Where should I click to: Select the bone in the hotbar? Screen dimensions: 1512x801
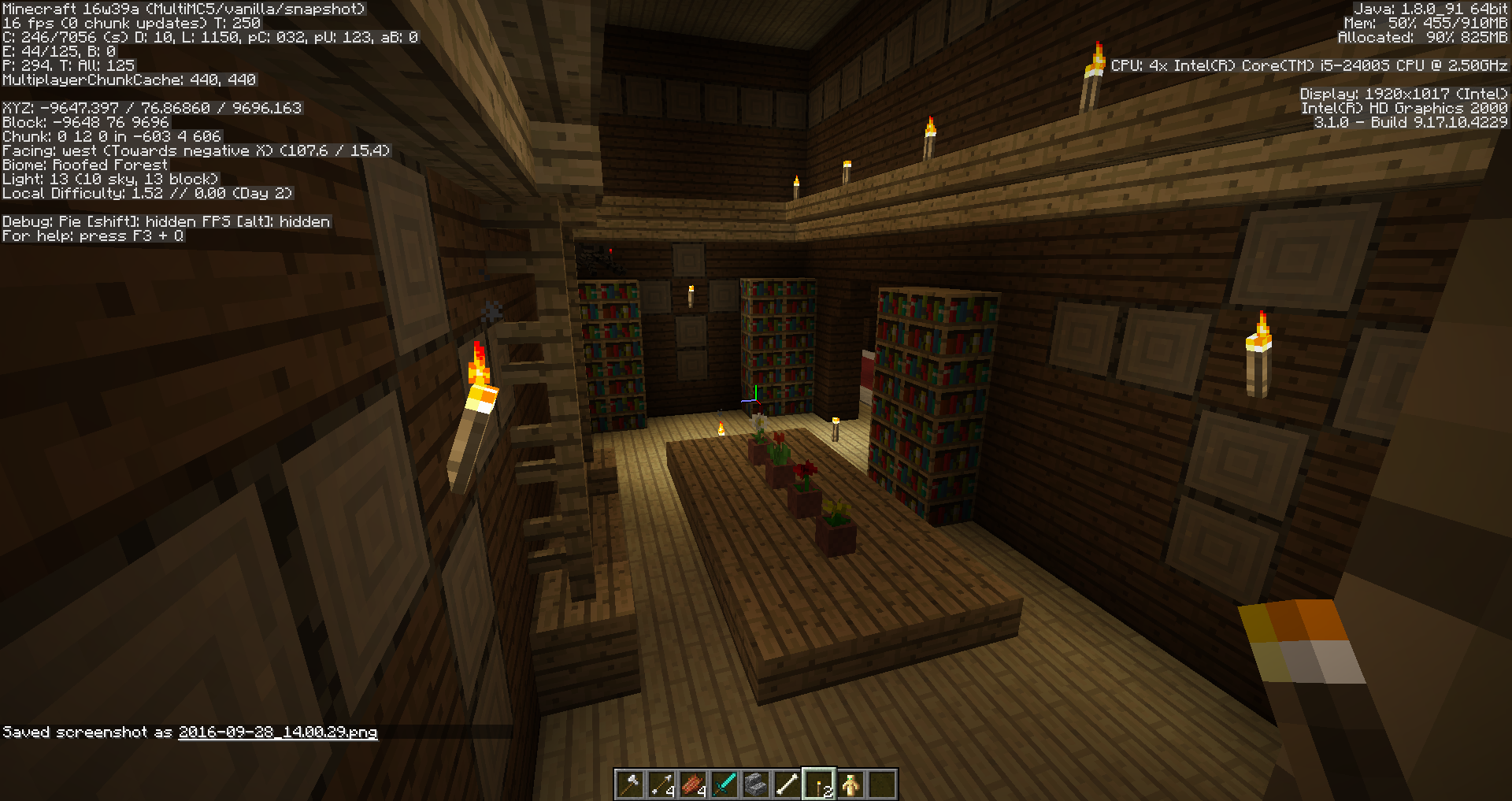(x=788, y=784)
